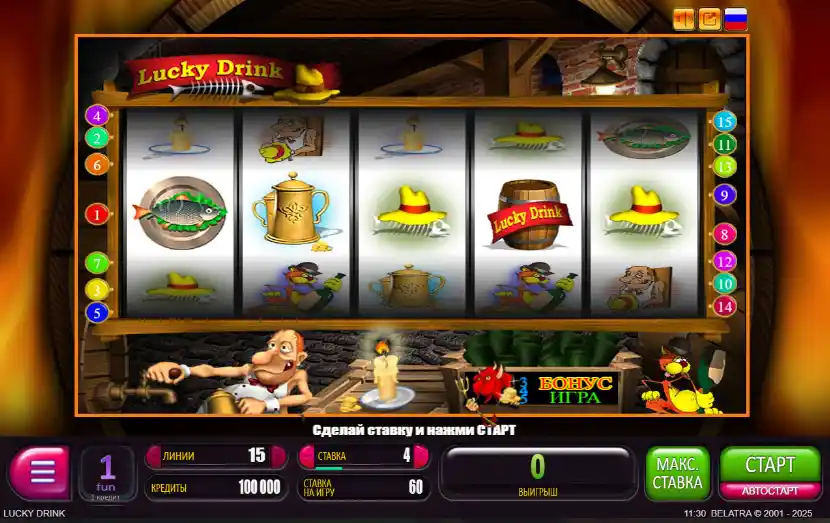
Task: Change the coin denomination showing 1 fun
Action: point(106,473)
